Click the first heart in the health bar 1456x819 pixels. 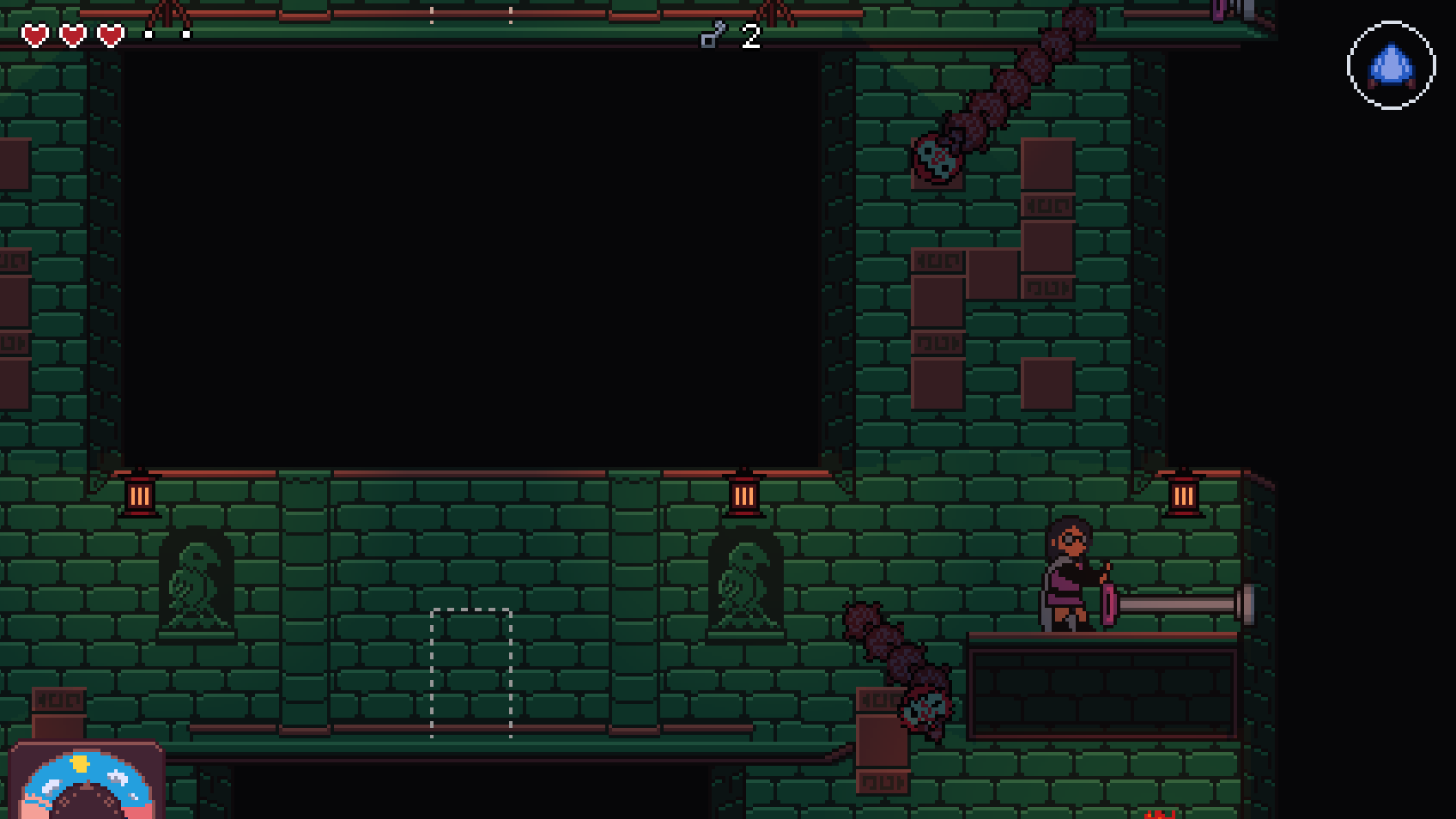pyautogui.click(x=33, y=36)
